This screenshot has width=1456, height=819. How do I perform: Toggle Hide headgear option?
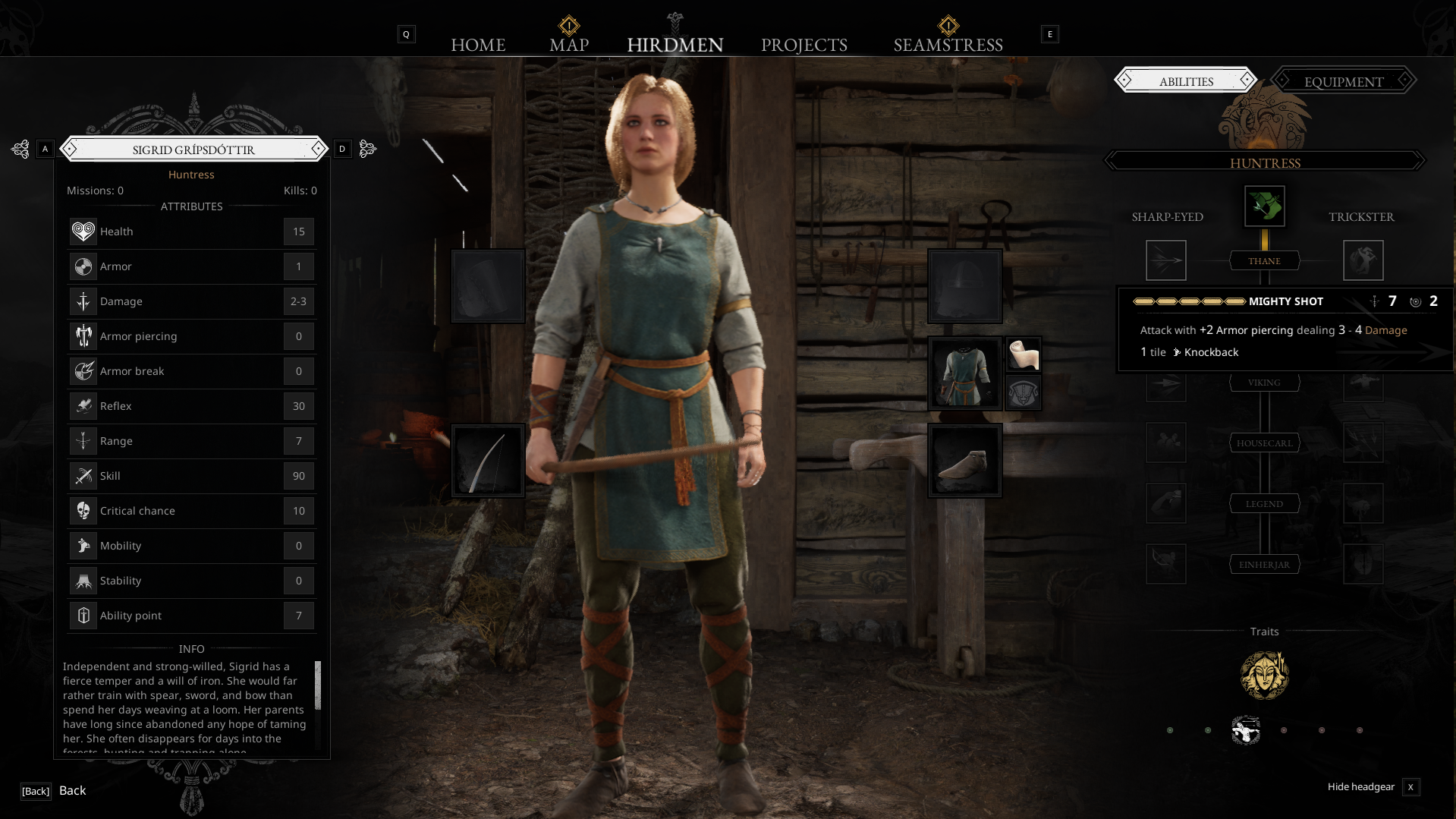tap(1410, 787)
